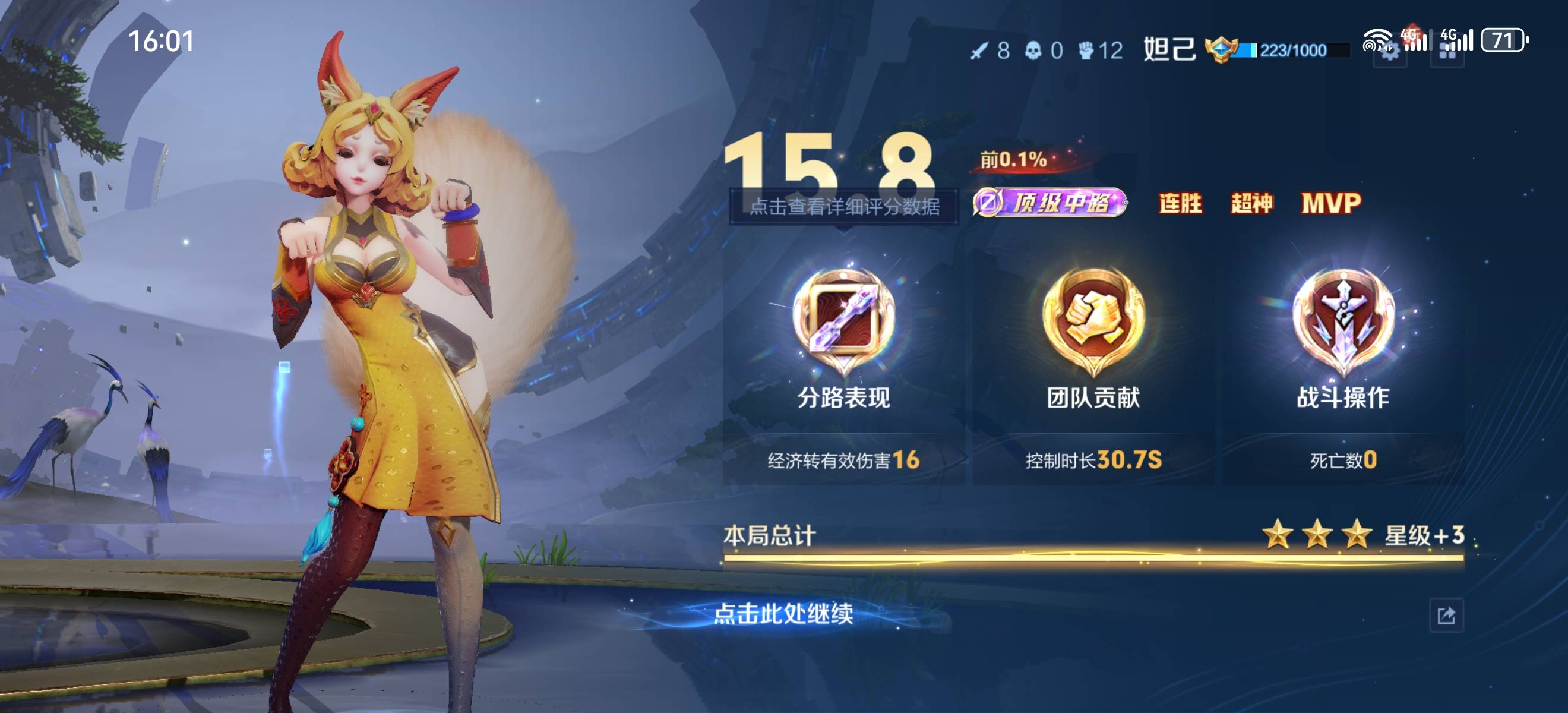Click the share icon button

point(1446,616)
